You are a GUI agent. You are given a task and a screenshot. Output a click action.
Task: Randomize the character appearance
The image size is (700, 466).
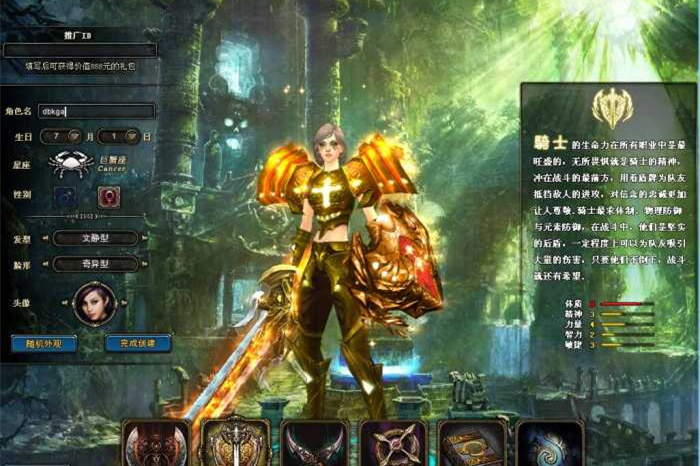43,343
